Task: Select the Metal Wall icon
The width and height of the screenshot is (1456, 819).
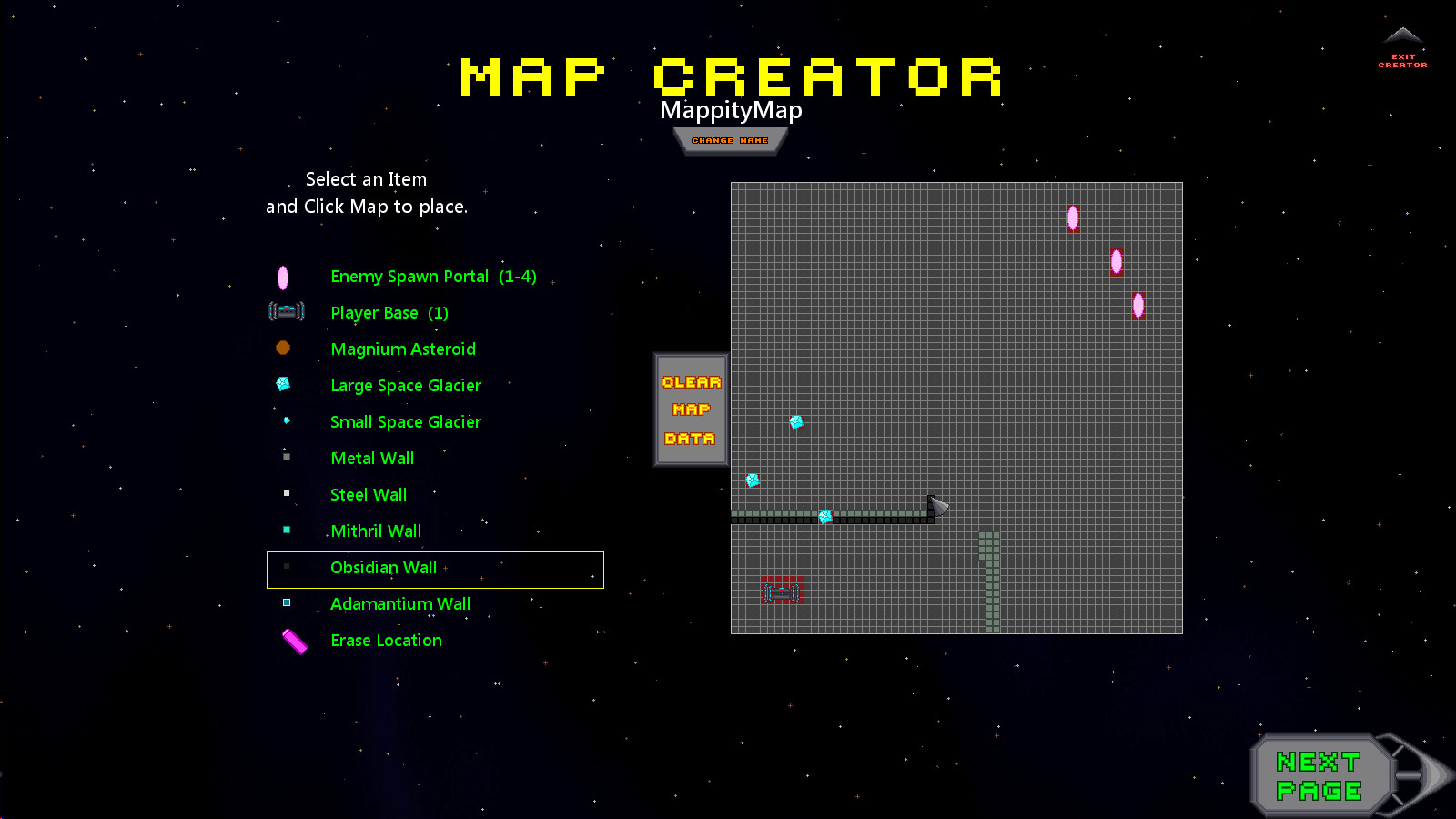Action: pyautogui.click(x=285, y=456)
